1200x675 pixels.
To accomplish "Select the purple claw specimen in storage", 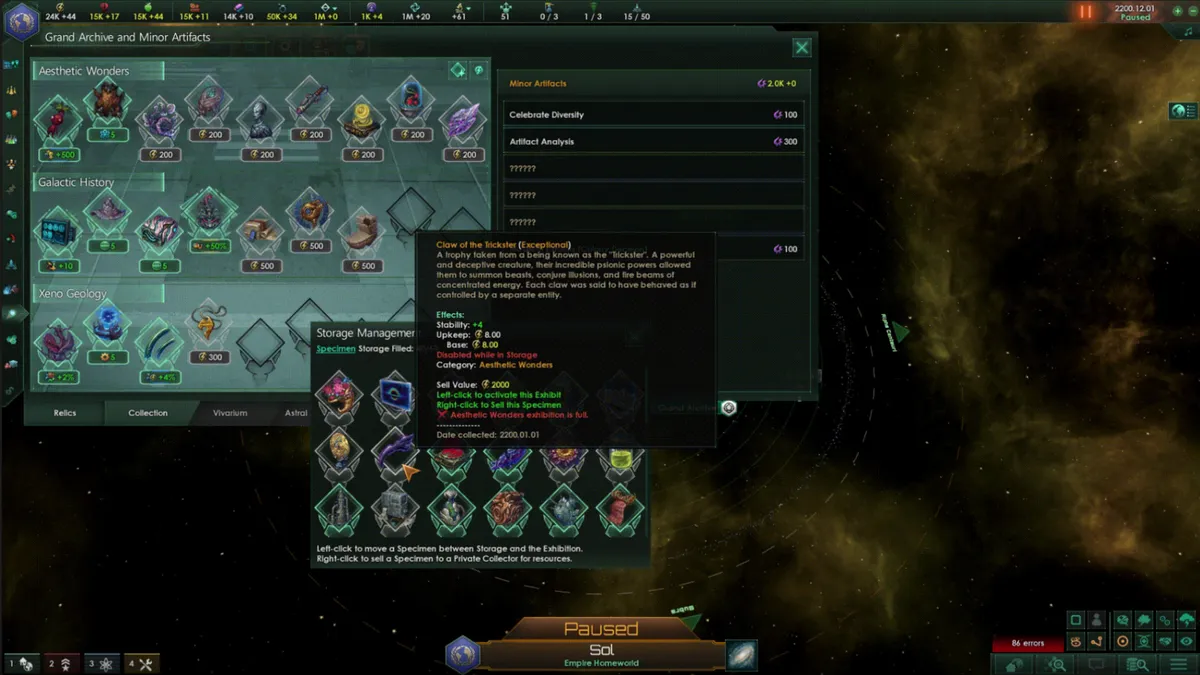I will pos(393,451).
